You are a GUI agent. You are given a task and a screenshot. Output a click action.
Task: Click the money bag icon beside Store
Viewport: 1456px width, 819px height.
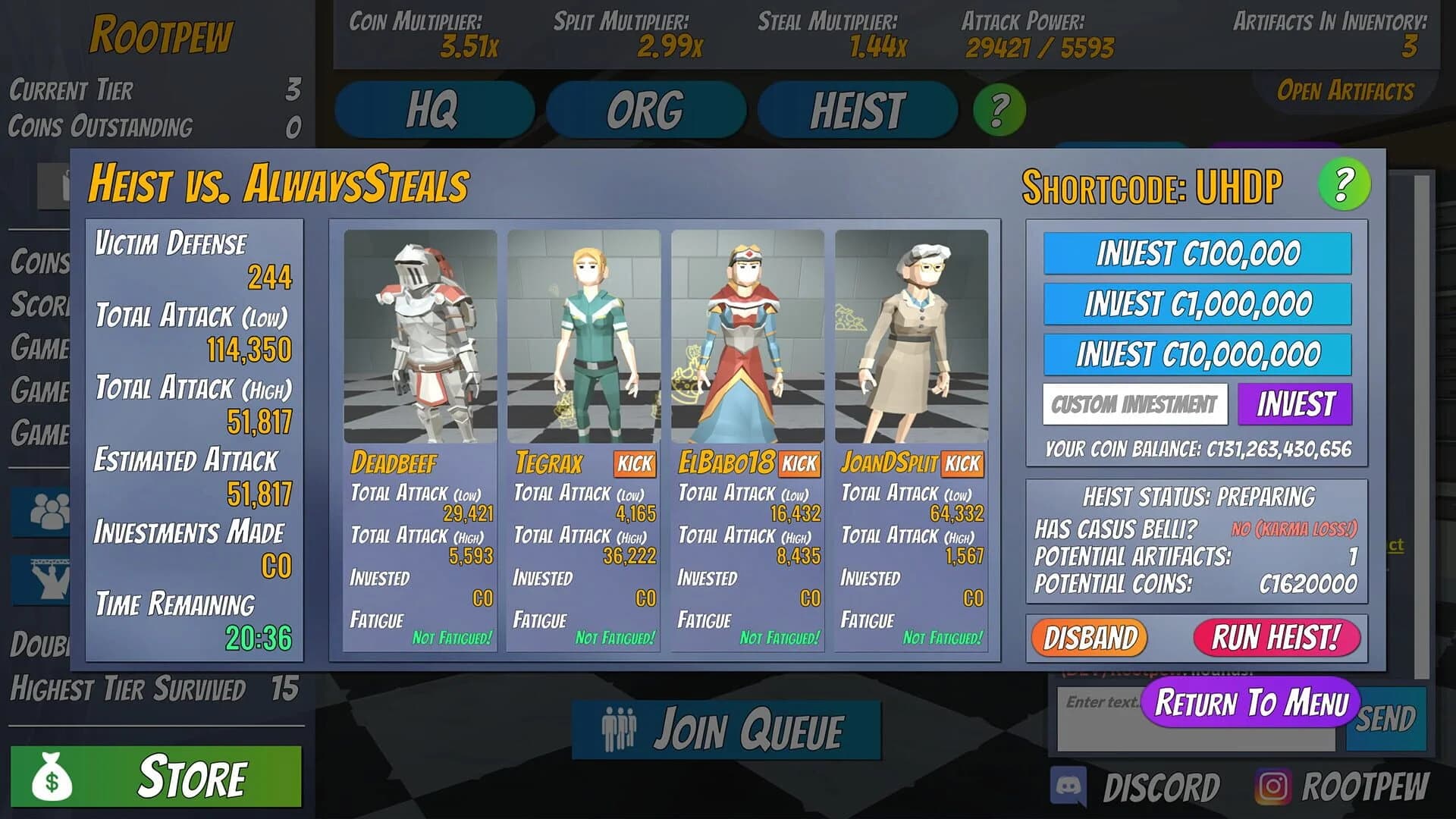click(52, 778)
